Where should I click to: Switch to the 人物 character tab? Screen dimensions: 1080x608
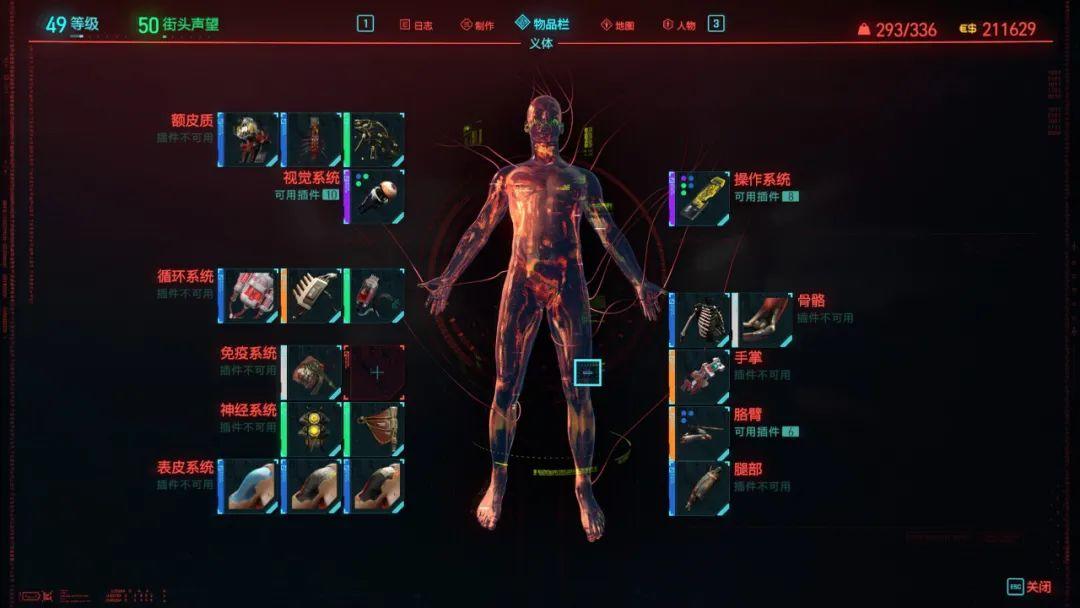coord(679,25)
